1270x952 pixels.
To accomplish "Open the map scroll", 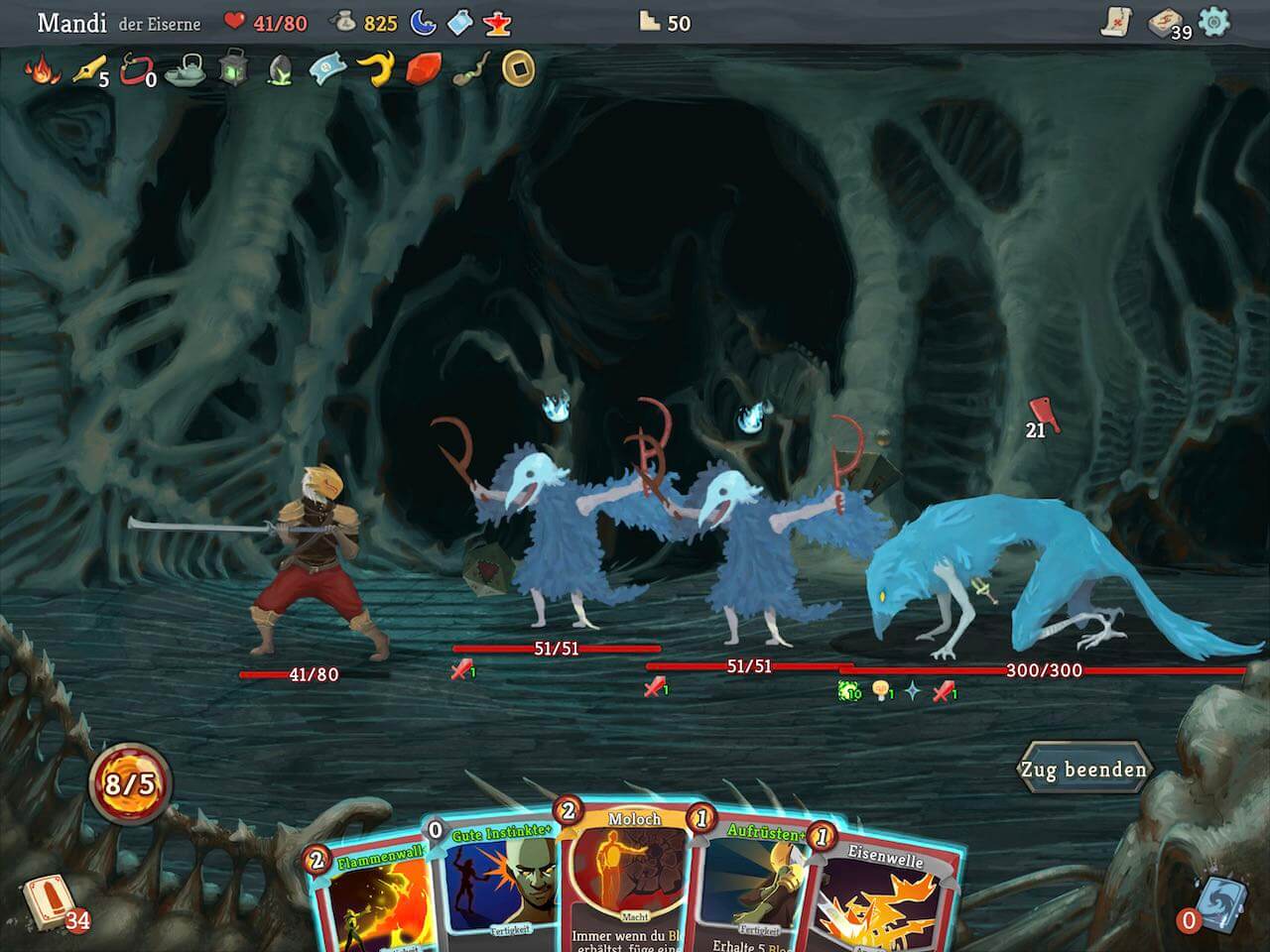I will [x=1118, y=22].
